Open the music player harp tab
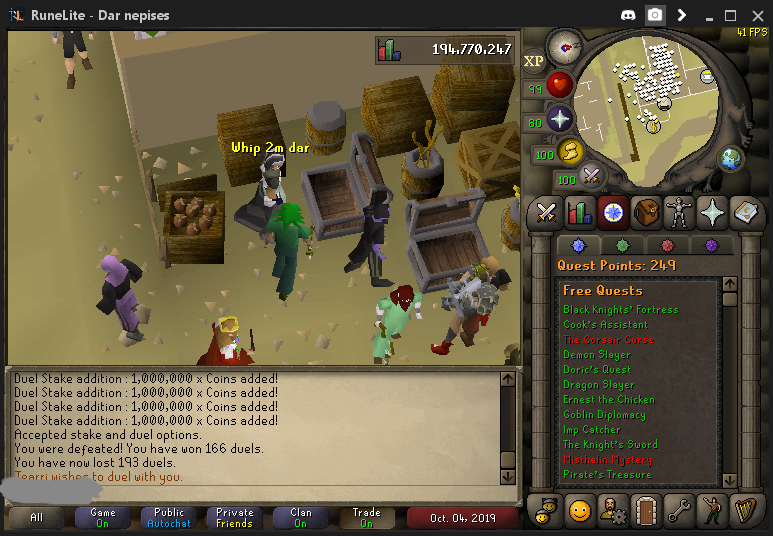 (745, 511)
